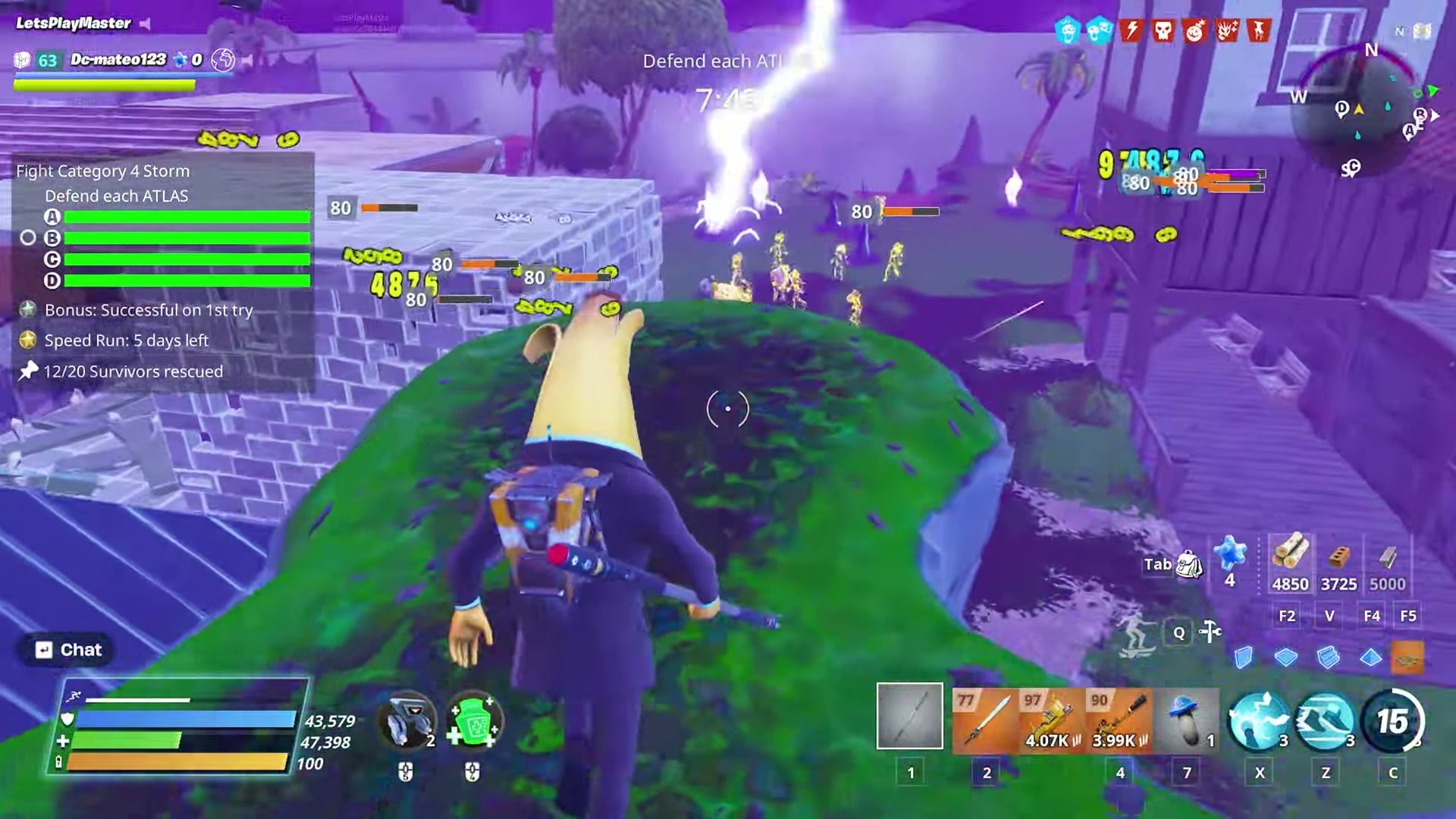This screenshot has height=819, width=1456.
Task: Select the pickaxe in hotbar slot 1
Action: coord(909,717)
